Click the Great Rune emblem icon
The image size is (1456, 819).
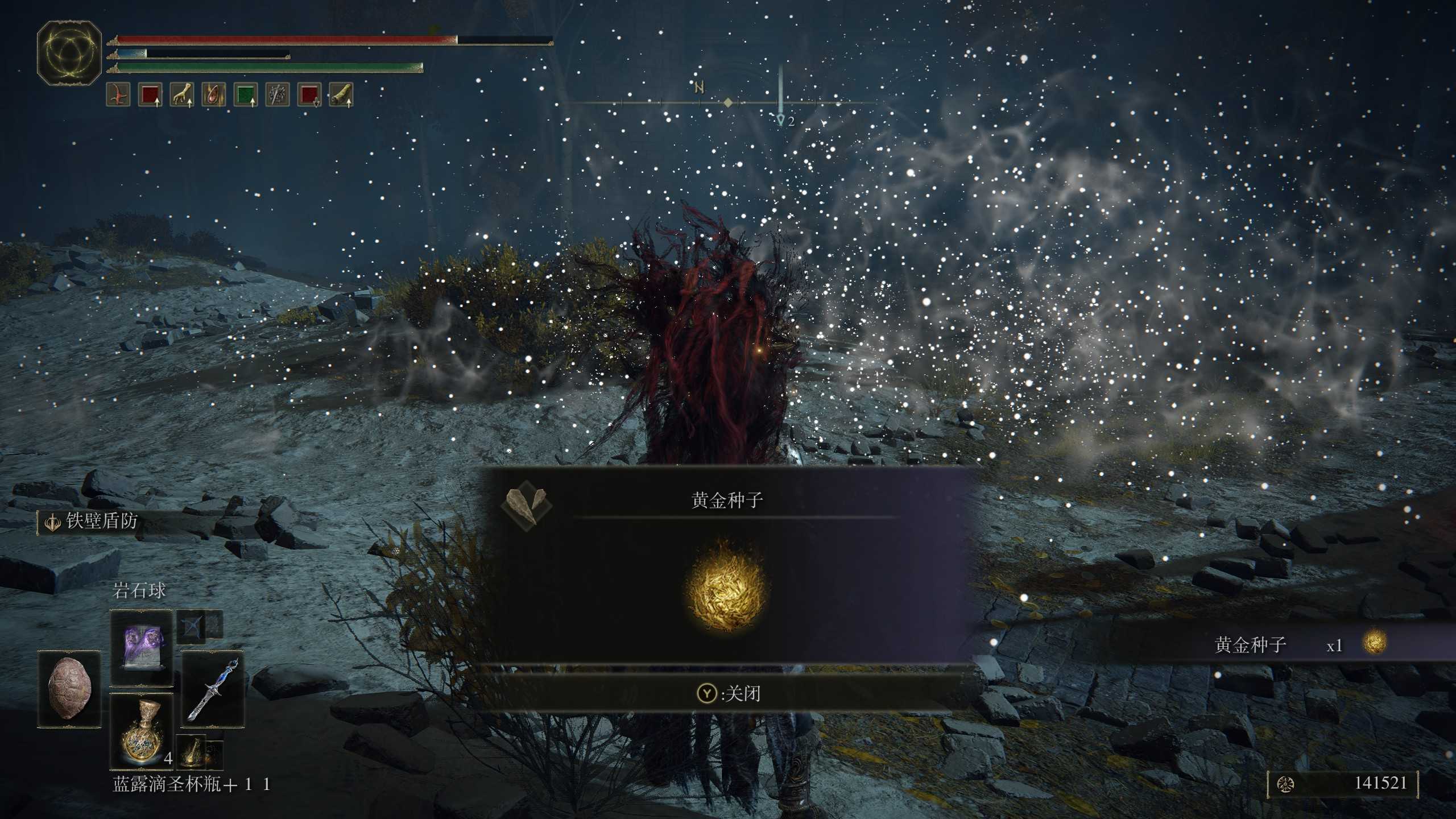click(69, 53)
